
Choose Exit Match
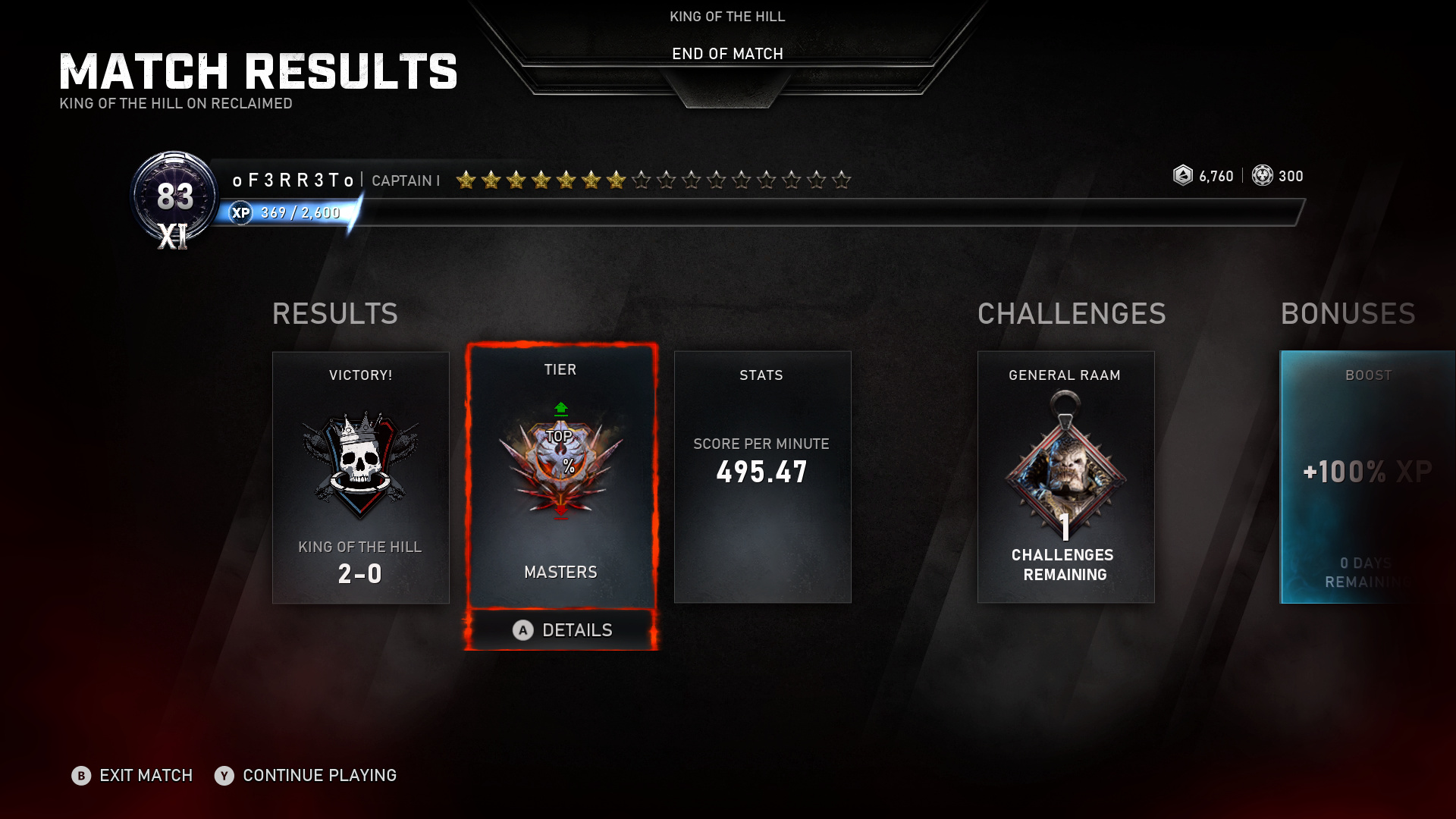coord(133,775)
